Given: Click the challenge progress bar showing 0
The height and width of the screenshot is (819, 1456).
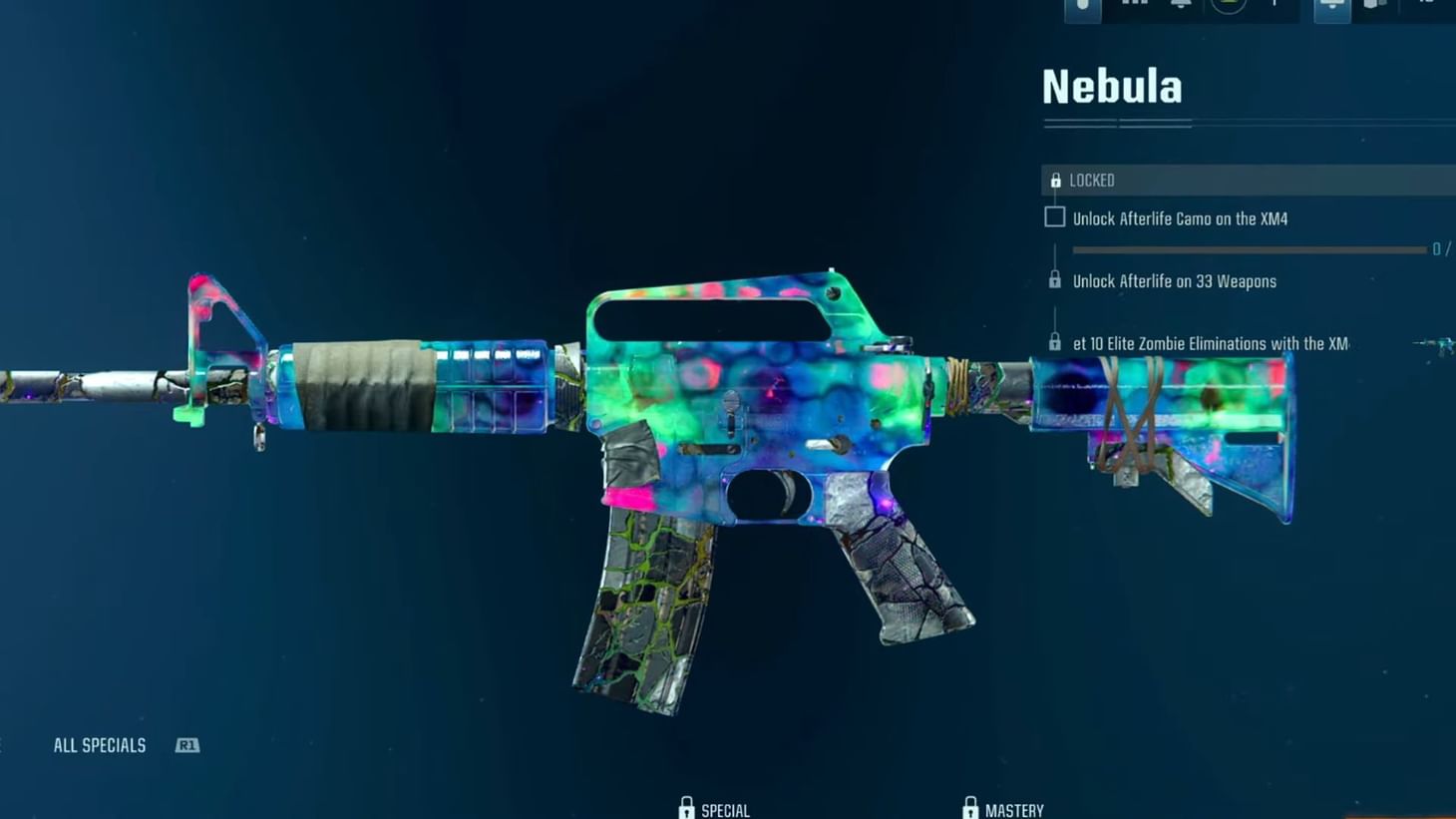Looking at the screenshot, I should pyautogui.click(x=1247, y=249).
